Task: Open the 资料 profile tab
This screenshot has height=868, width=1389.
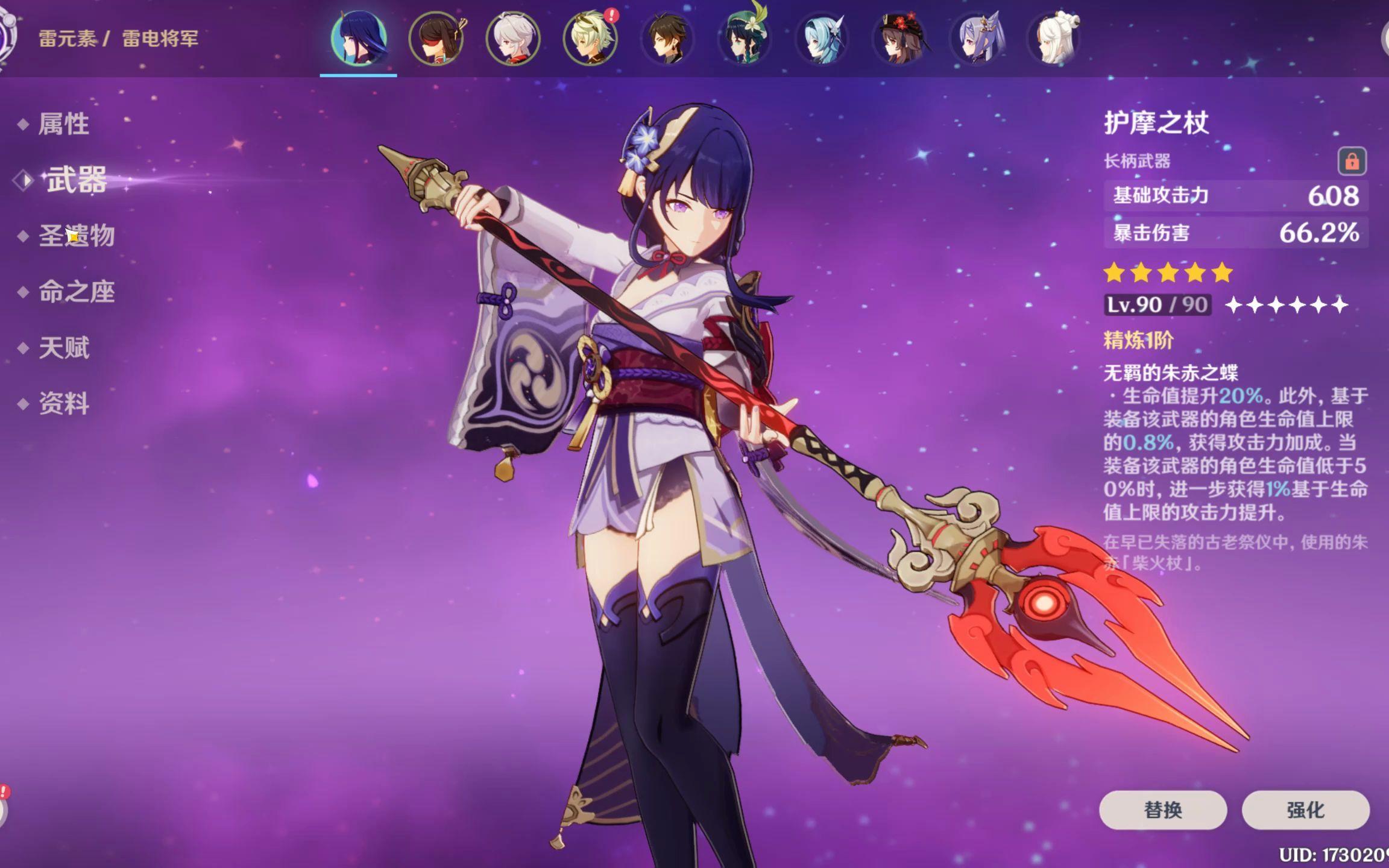Action: click(x=63, y=403)
